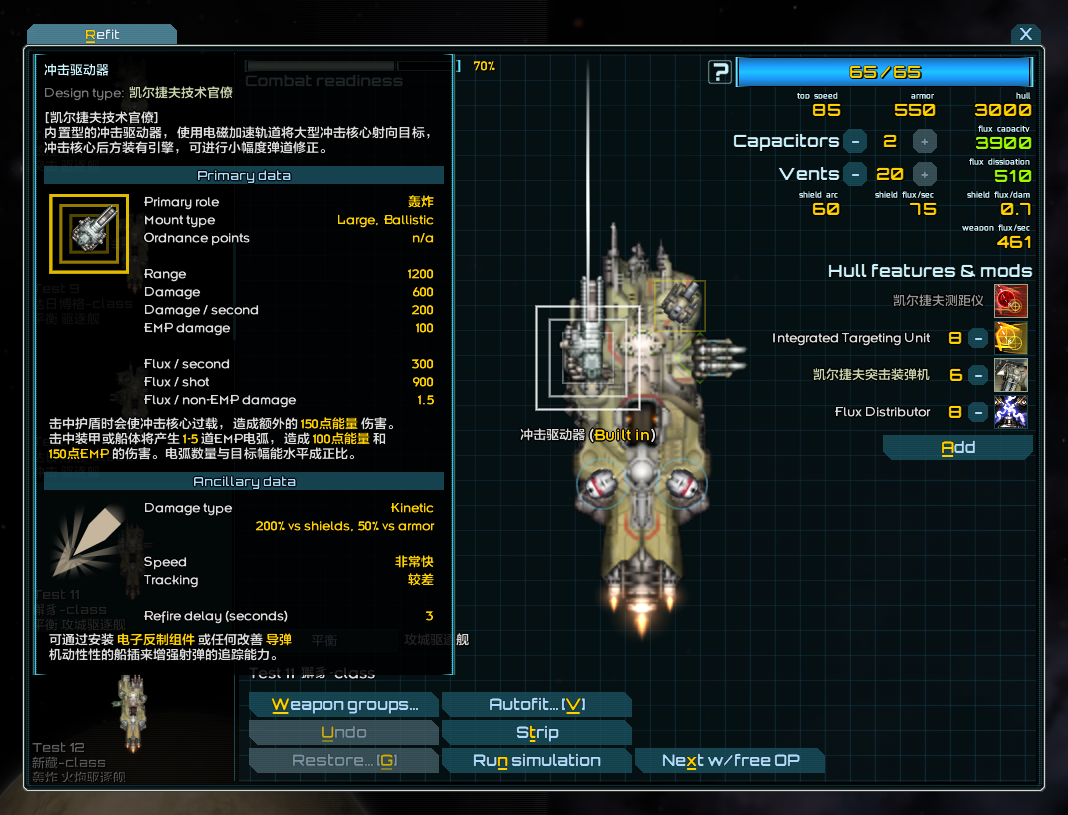Decrease the Vents count

[x=855, y=174]
